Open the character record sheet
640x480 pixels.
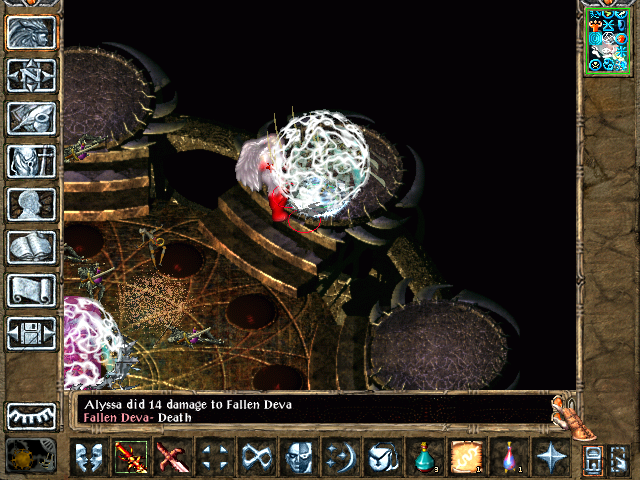[31, 204]
